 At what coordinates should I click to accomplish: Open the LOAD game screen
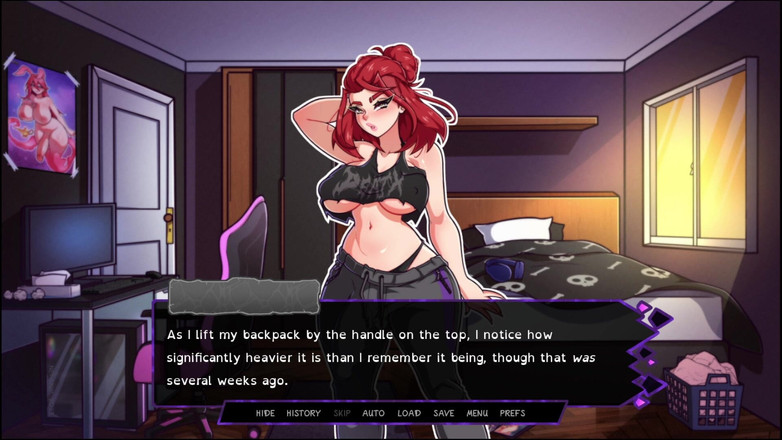pos(409,413)
